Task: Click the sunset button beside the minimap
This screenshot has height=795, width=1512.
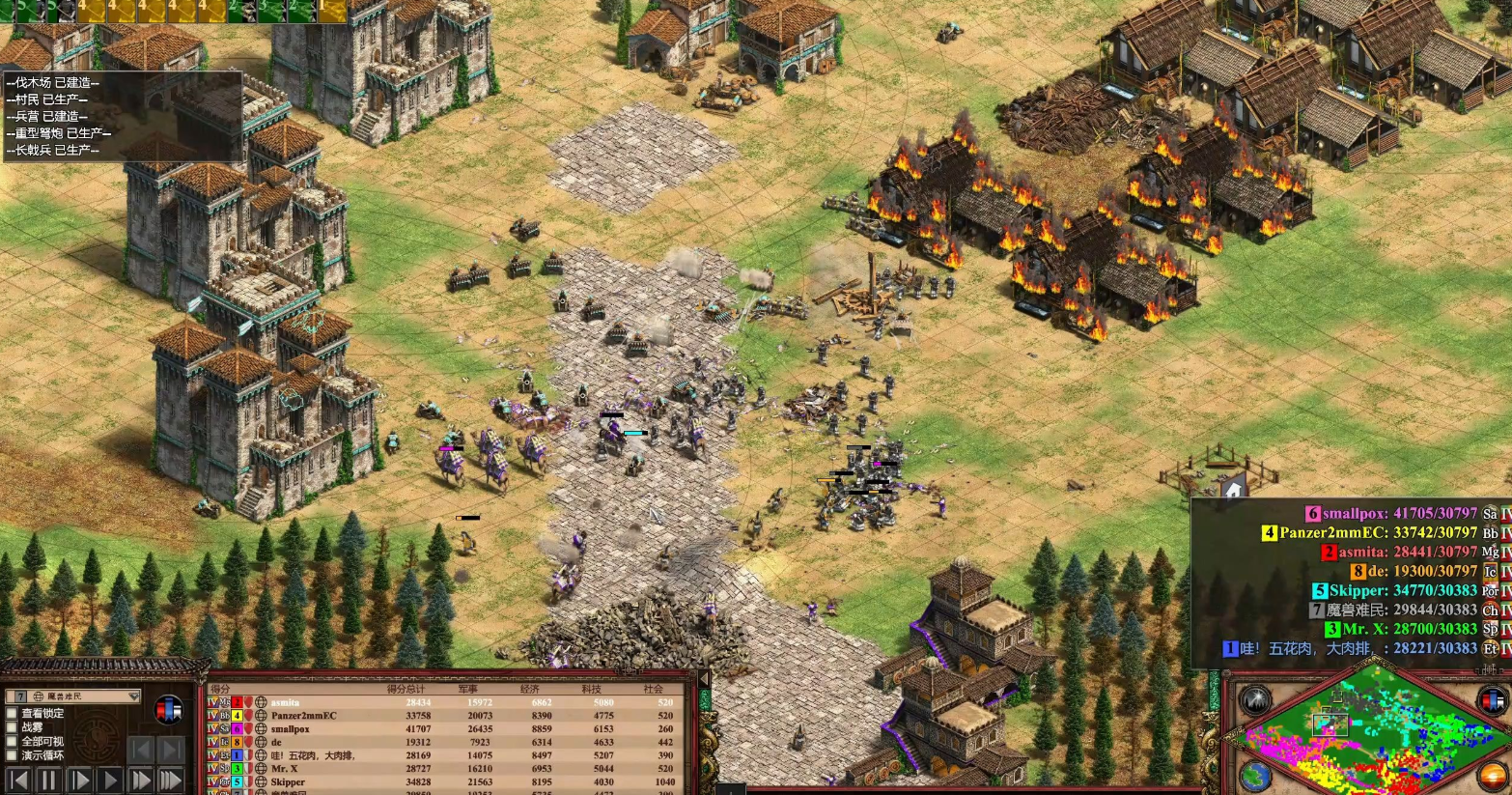Action: pyautogui.click(x=1493, y=776)
